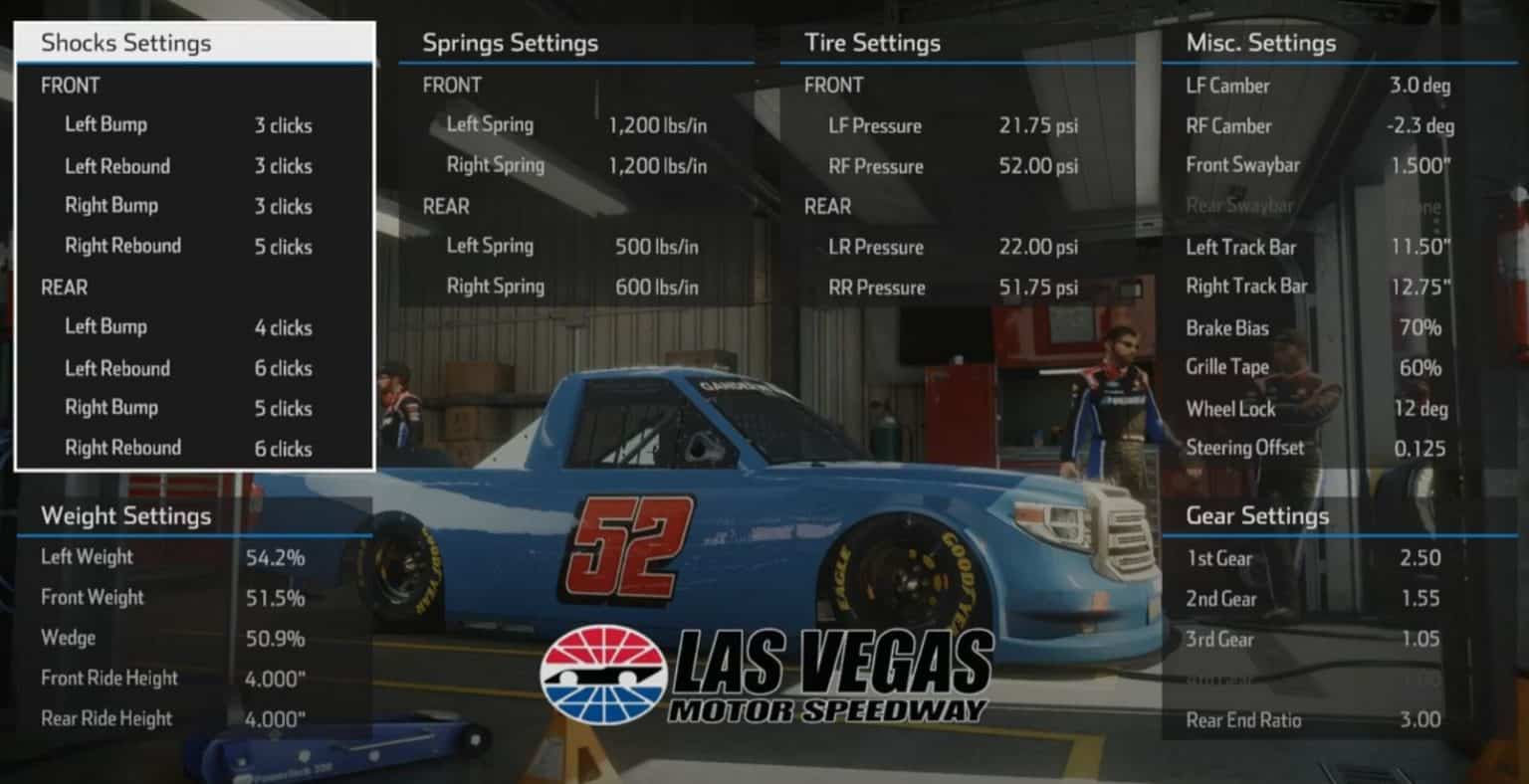1529x784 pixels.
Task: Adjust the RR Pressure value
Action: point(1036,288)
